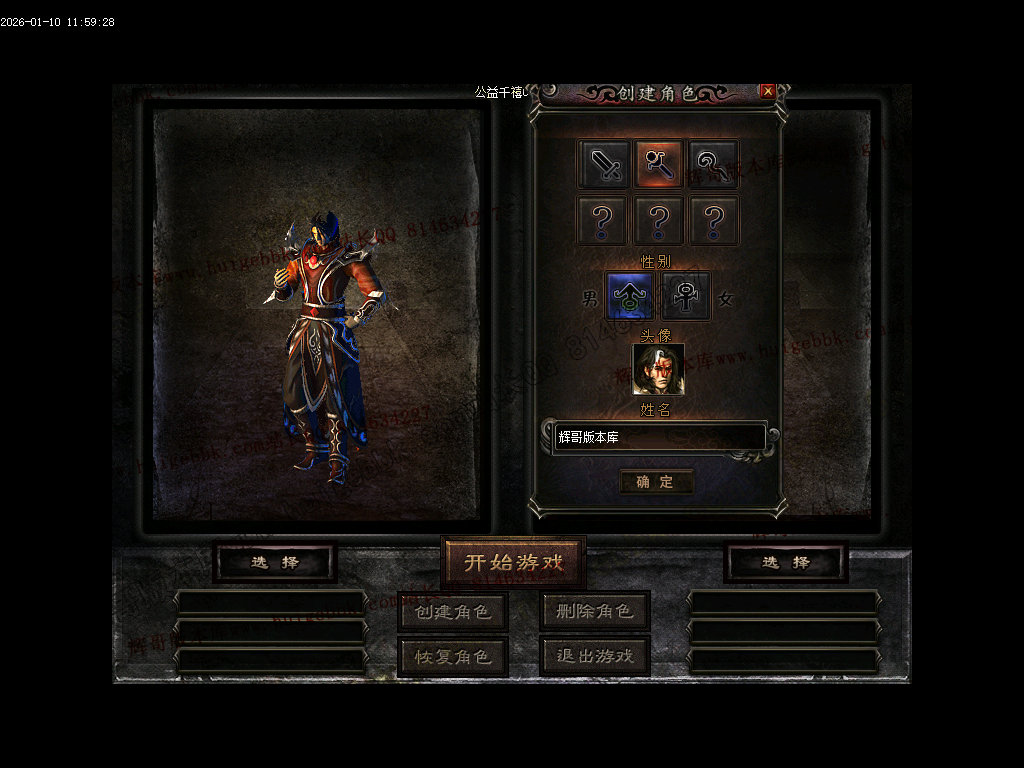Confirm creation with the 确定 button
Screen dimensions: 1024x768
(656, 482)
